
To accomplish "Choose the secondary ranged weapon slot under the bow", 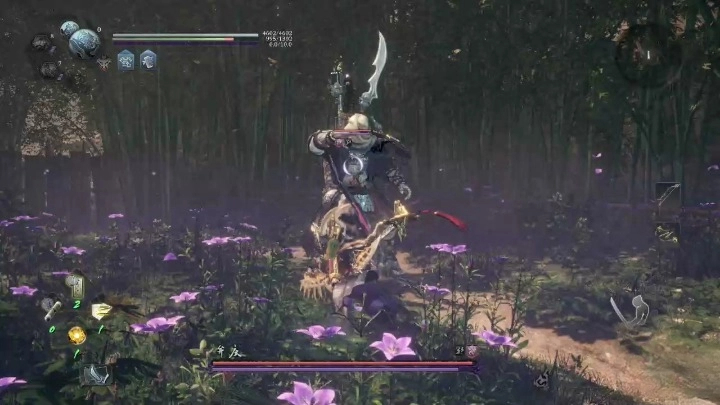I will click(667, 232).
